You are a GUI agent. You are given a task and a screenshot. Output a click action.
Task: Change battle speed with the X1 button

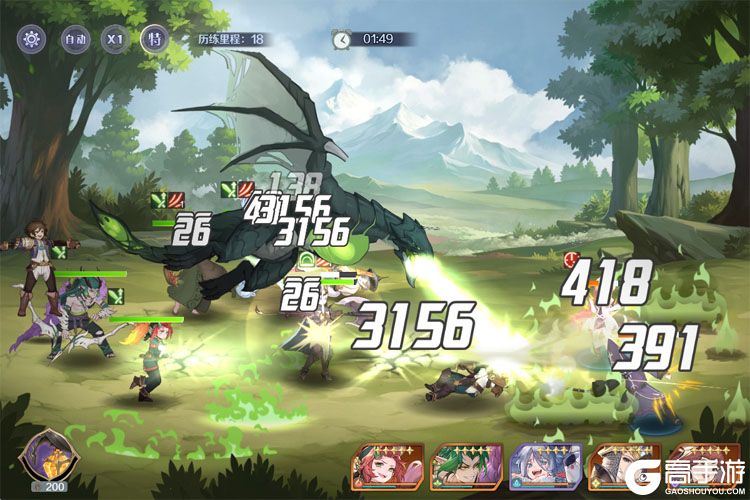point(115,39)
